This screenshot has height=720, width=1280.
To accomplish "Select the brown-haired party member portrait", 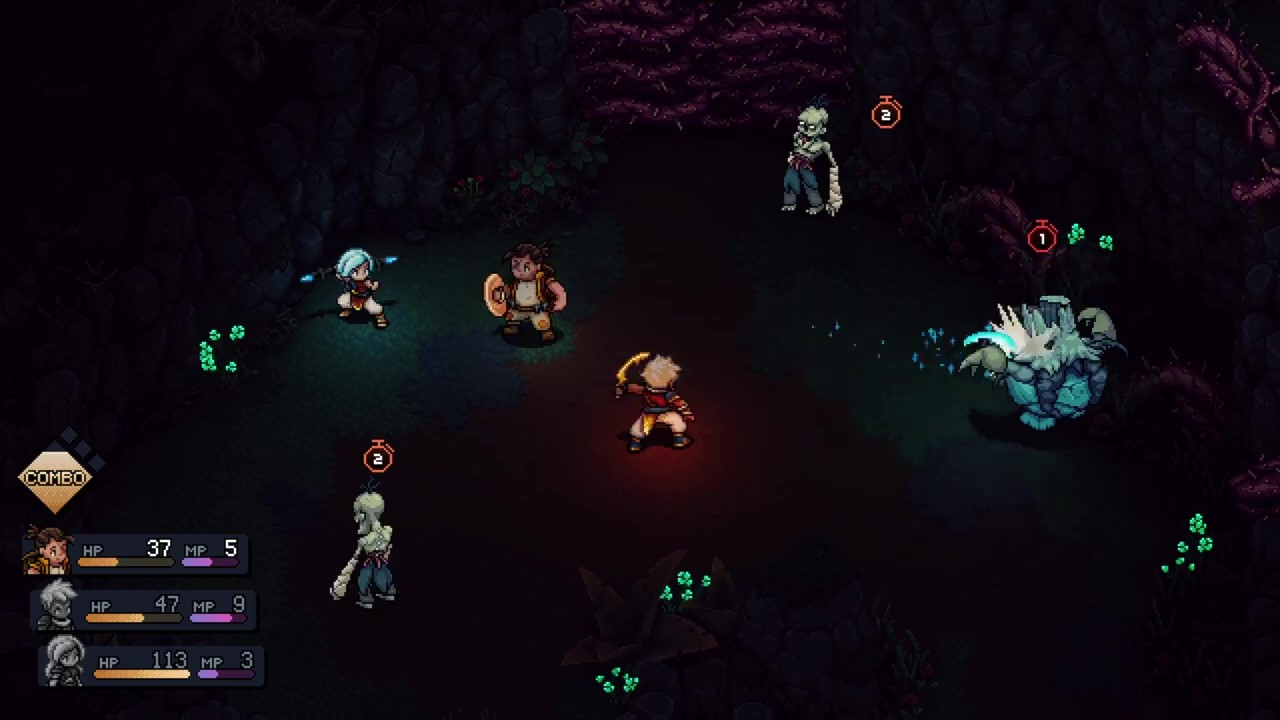I will (48, 550).
